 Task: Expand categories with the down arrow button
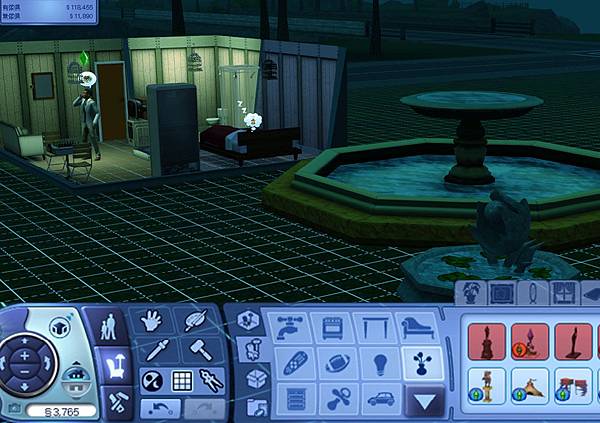[426, 402]
